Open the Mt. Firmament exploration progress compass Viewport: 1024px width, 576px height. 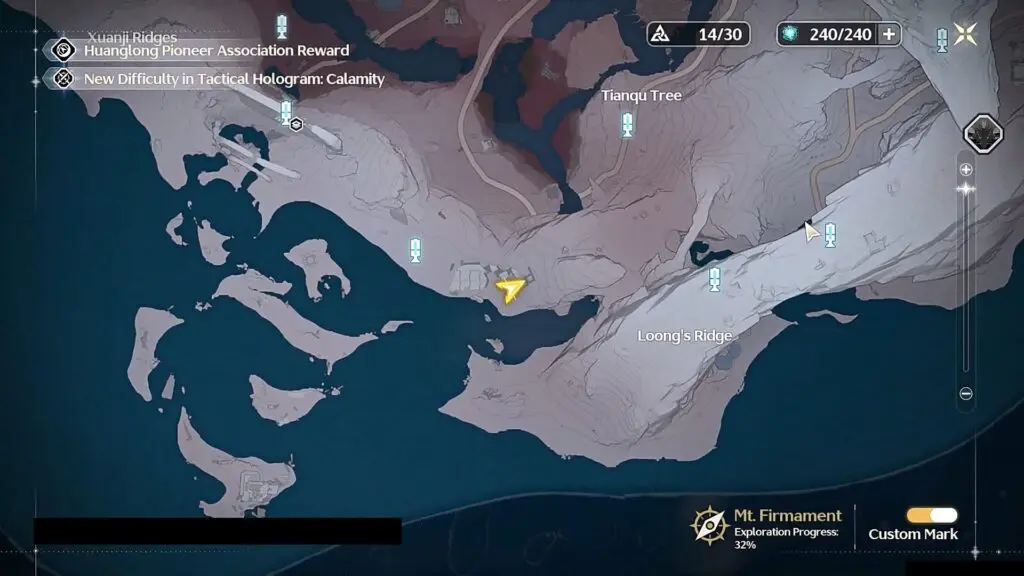coord(708,524)
